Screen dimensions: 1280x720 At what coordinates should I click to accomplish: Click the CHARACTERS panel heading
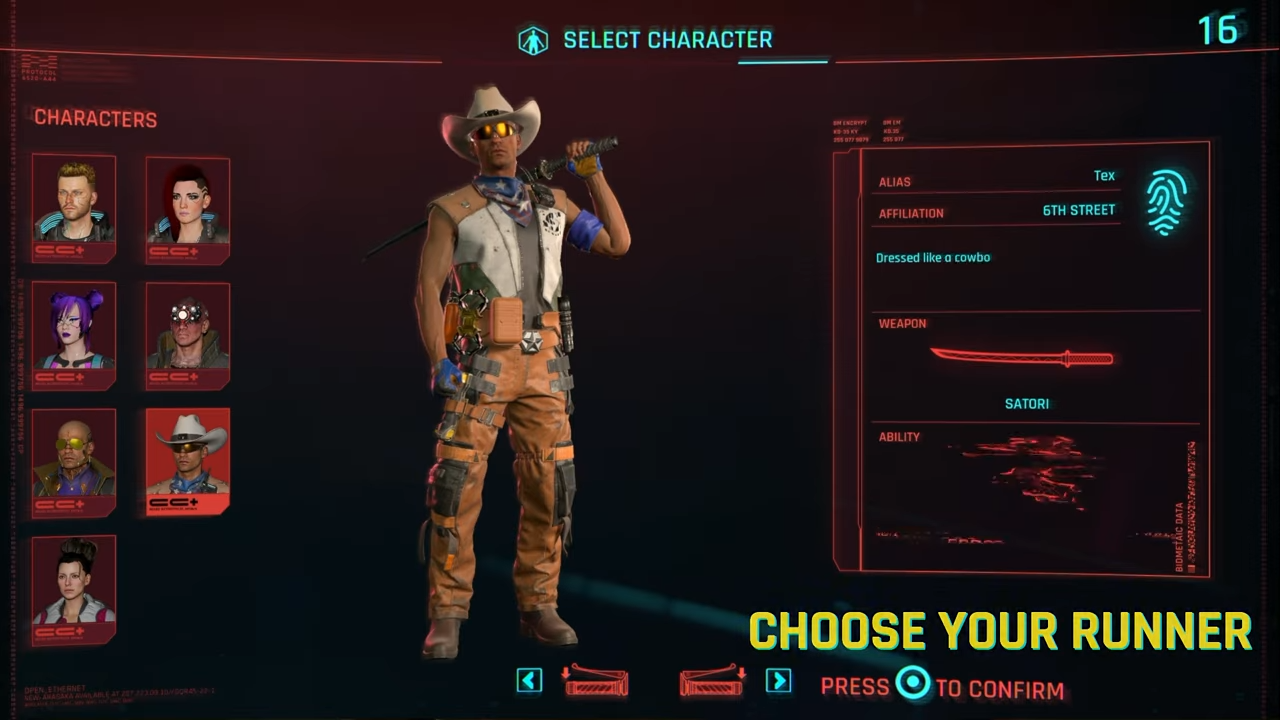(x=95, y=118)
